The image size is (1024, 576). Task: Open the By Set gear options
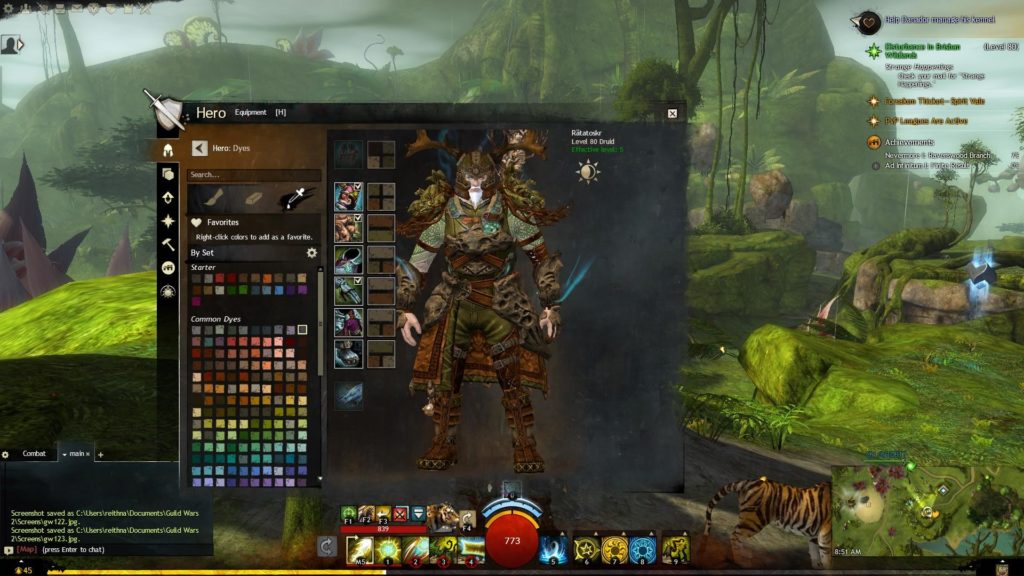312,253
